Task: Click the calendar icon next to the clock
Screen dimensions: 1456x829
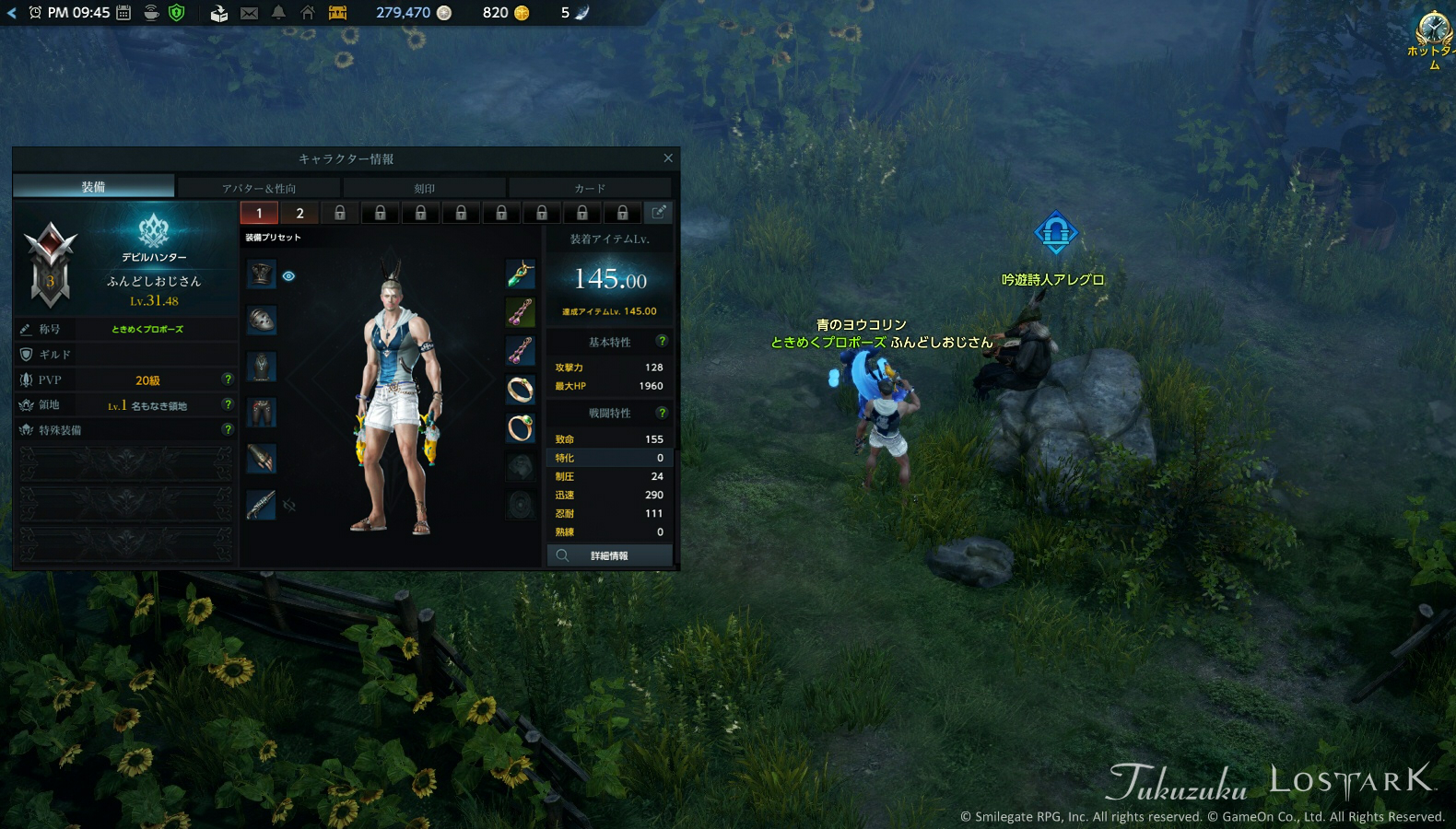Action: pos(122,13)
